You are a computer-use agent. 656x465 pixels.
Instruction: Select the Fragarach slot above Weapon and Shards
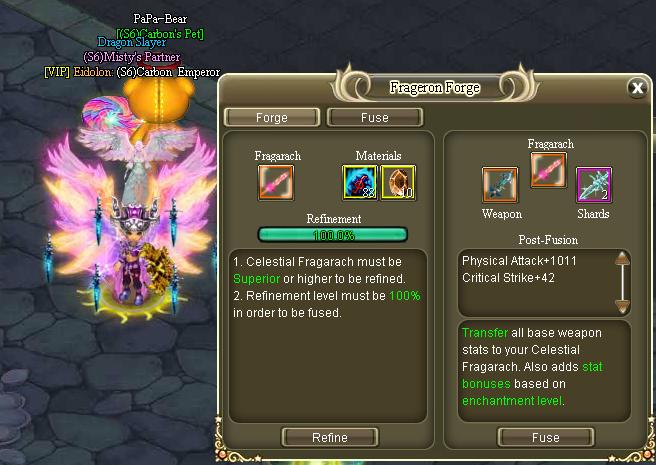pos(549,168)
